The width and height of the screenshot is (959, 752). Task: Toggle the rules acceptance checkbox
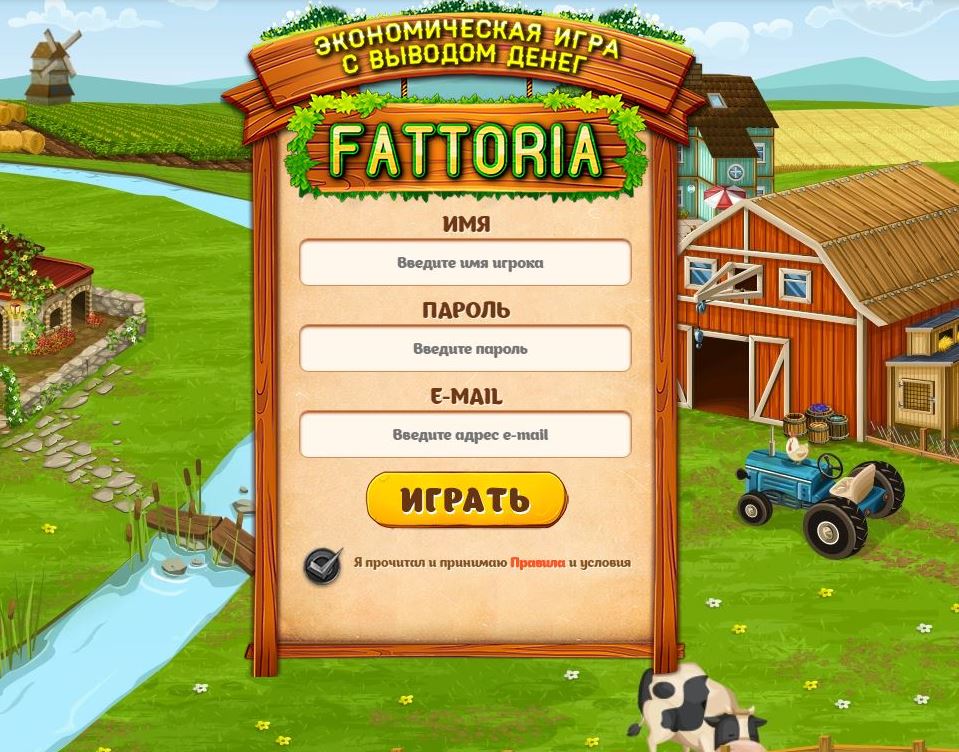tap(323, 564)
